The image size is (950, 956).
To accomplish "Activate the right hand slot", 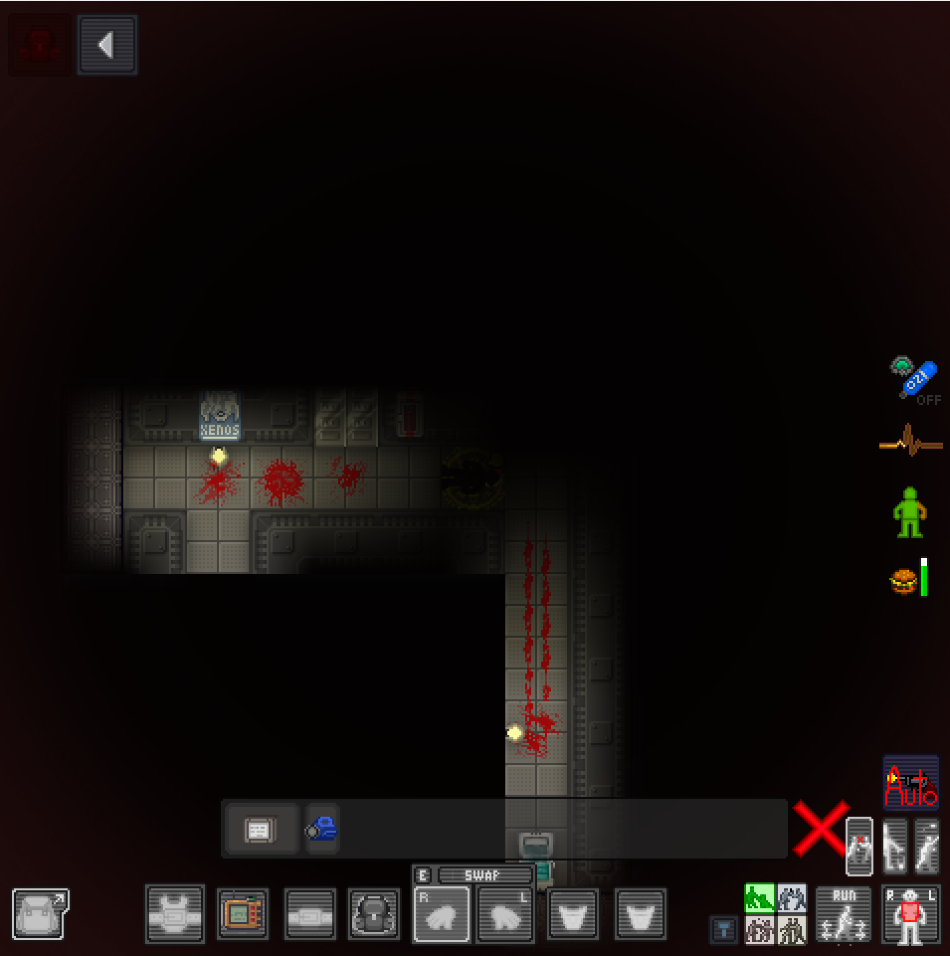I will pos(441,914).
